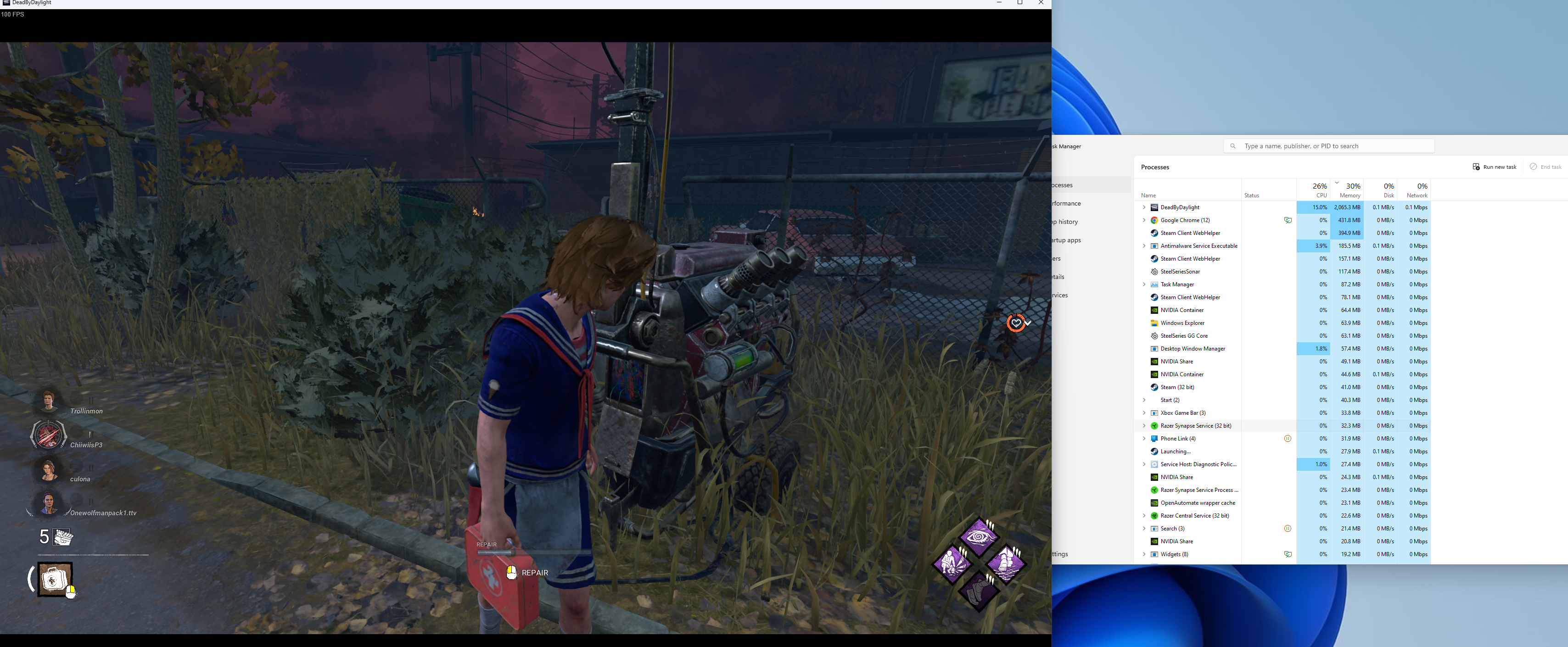Click the leaf indicator next to Widgets
The width and height of the screenshot is (1568, 647).
click(1288, 554)
